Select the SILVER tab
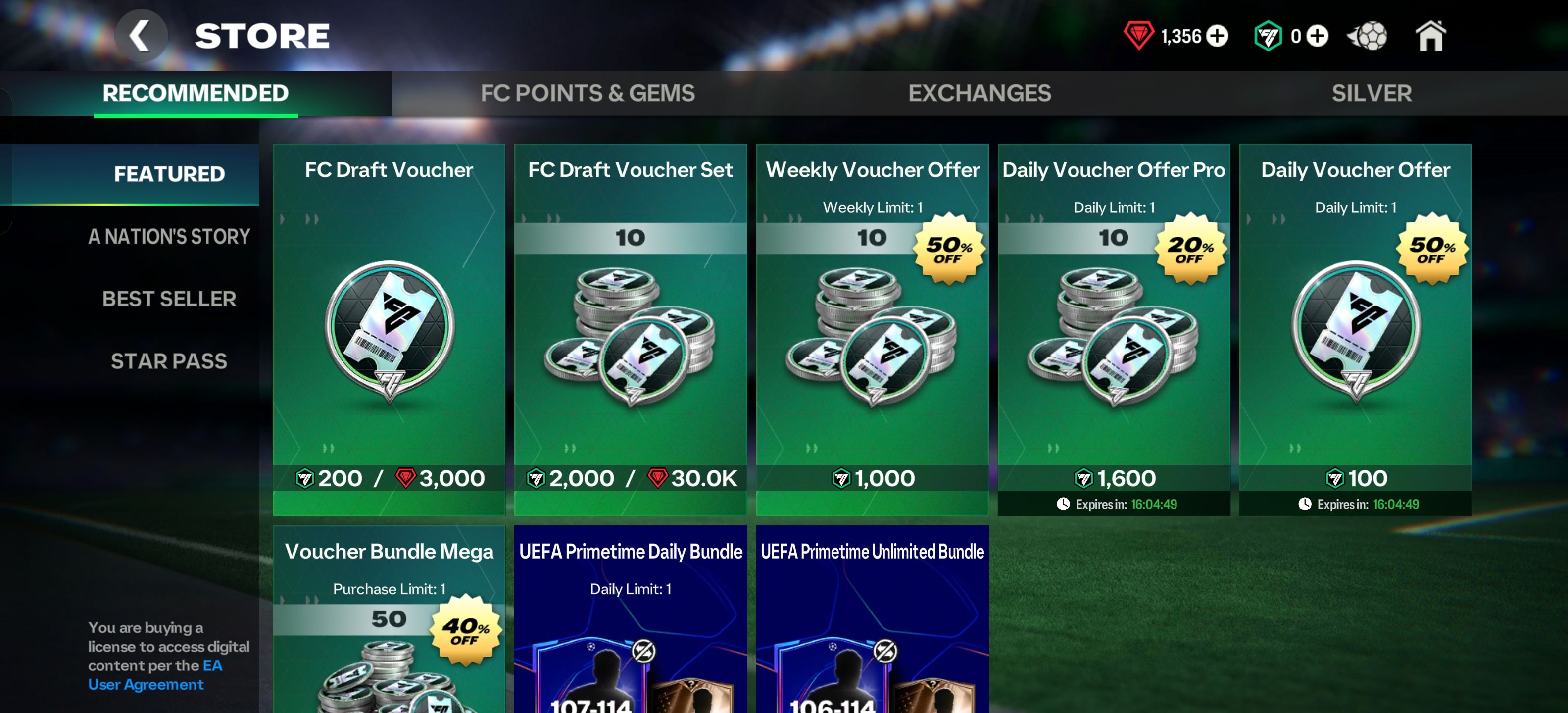The image size is (1568, 713). tap(1371, 93)
